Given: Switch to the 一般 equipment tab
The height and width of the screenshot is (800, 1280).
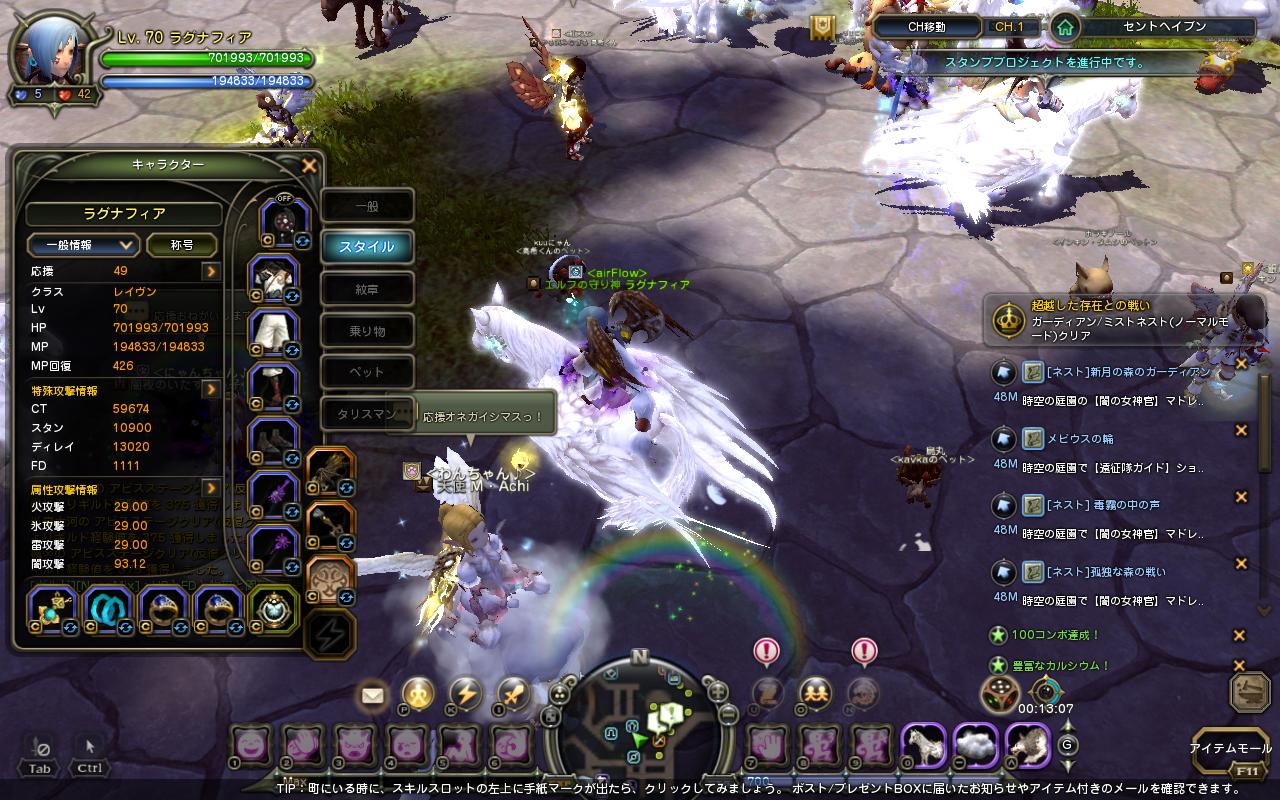Looking at the screenshot, I should pyautogui.click(x=367, y=206).
